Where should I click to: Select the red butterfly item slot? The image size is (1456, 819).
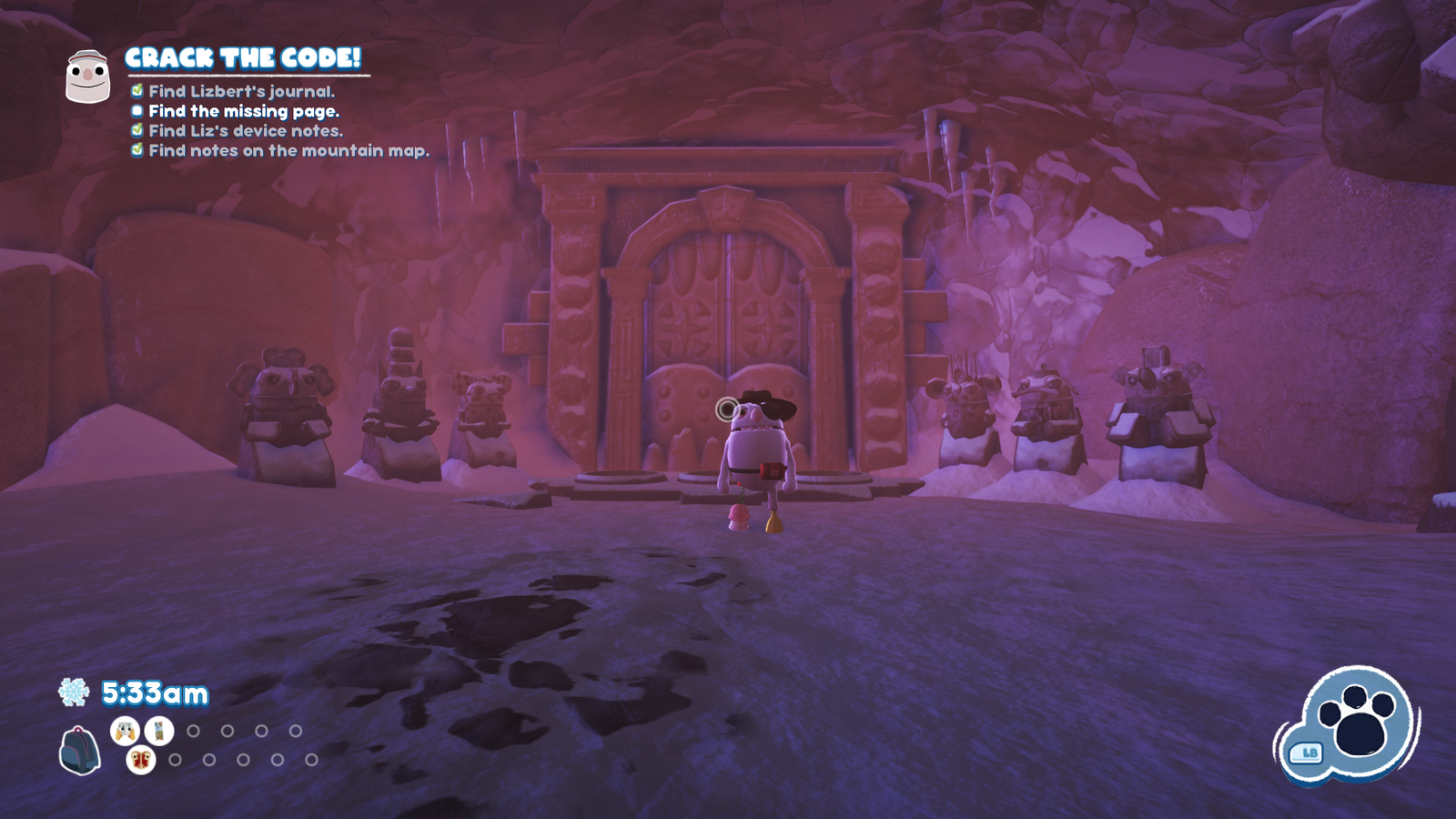click(141, 759)
